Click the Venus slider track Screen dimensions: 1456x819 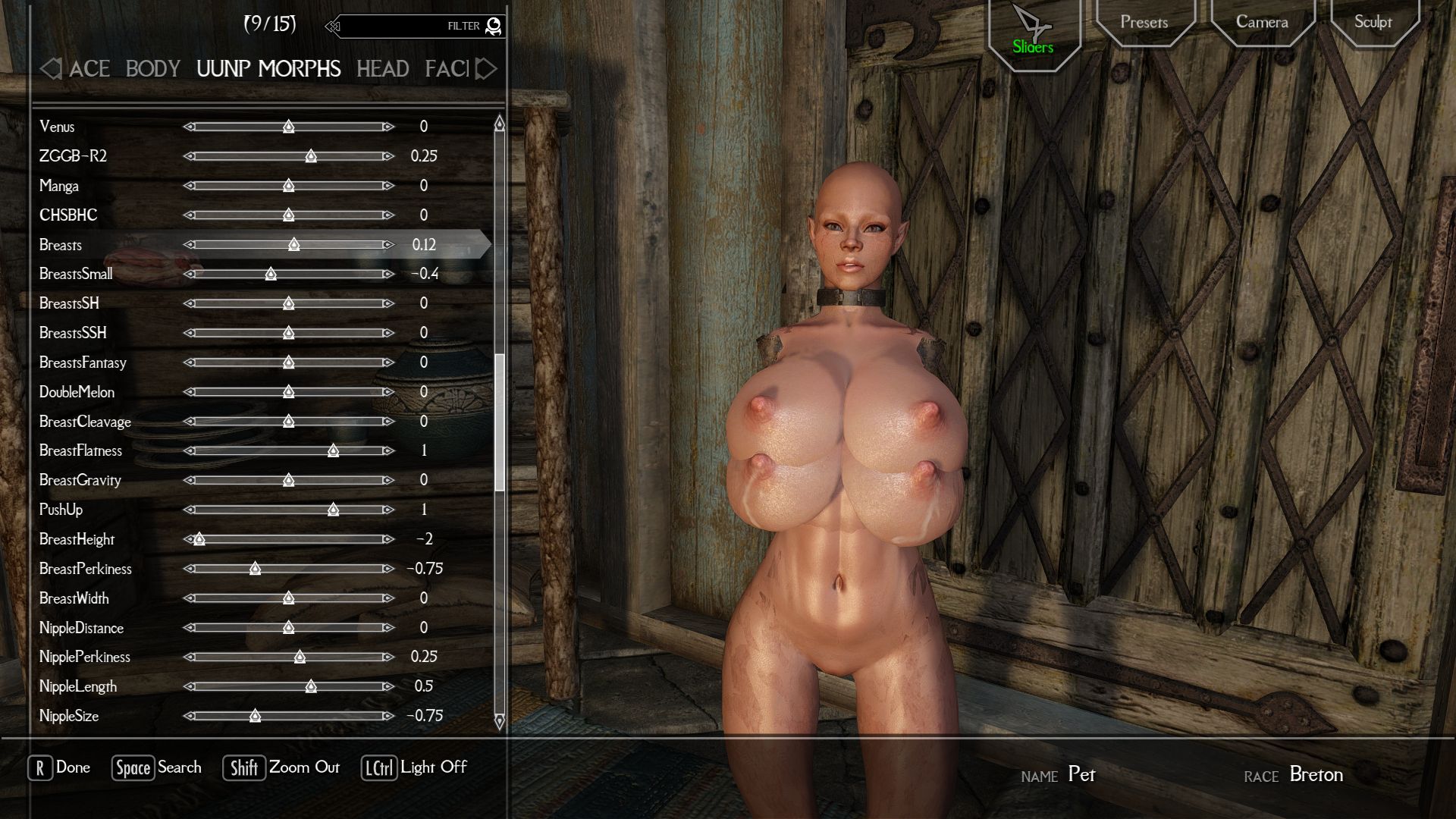(288, 127)
